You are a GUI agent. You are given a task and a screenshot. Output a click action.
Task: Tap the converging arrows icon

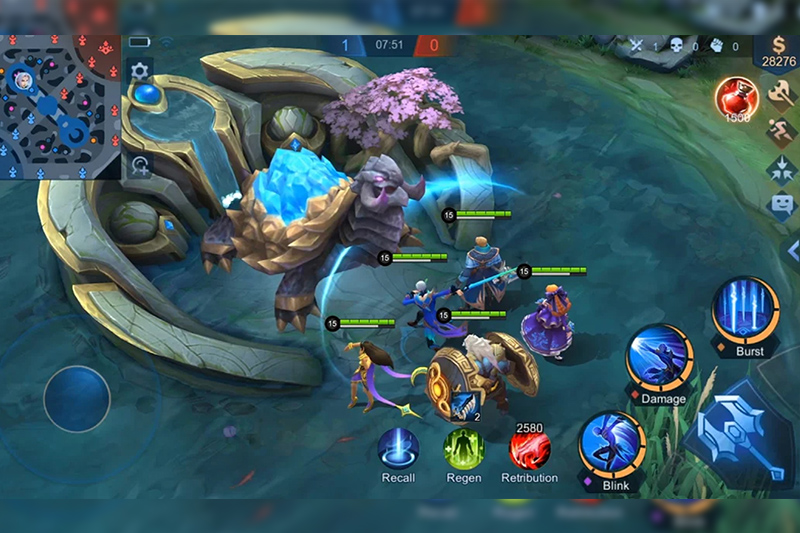pyautogui.click(x=781, y=169)
